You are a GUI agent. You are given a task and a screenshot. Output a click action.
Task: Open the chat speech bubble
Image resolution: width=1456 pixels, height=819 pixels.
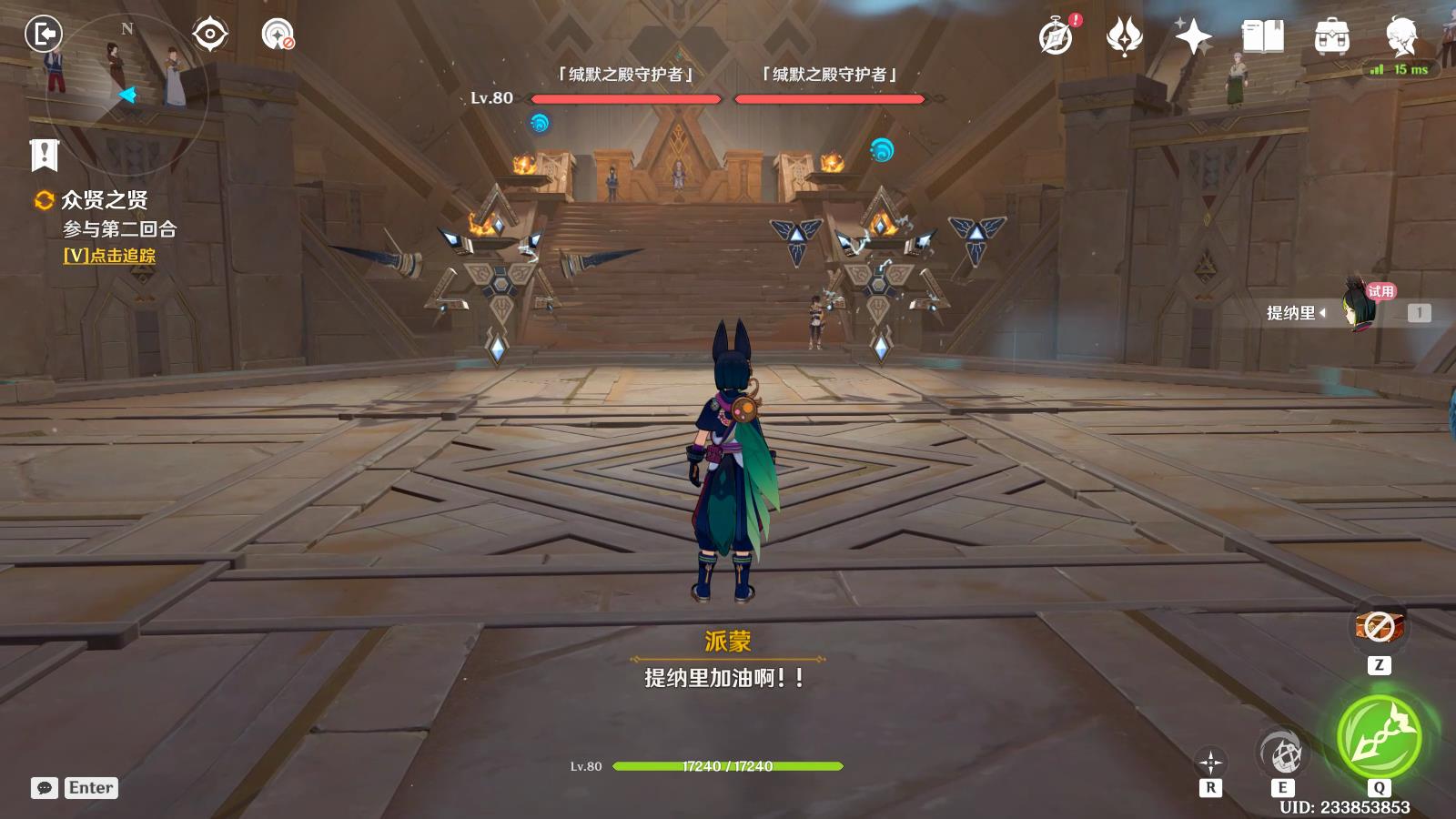click(44, 788)
